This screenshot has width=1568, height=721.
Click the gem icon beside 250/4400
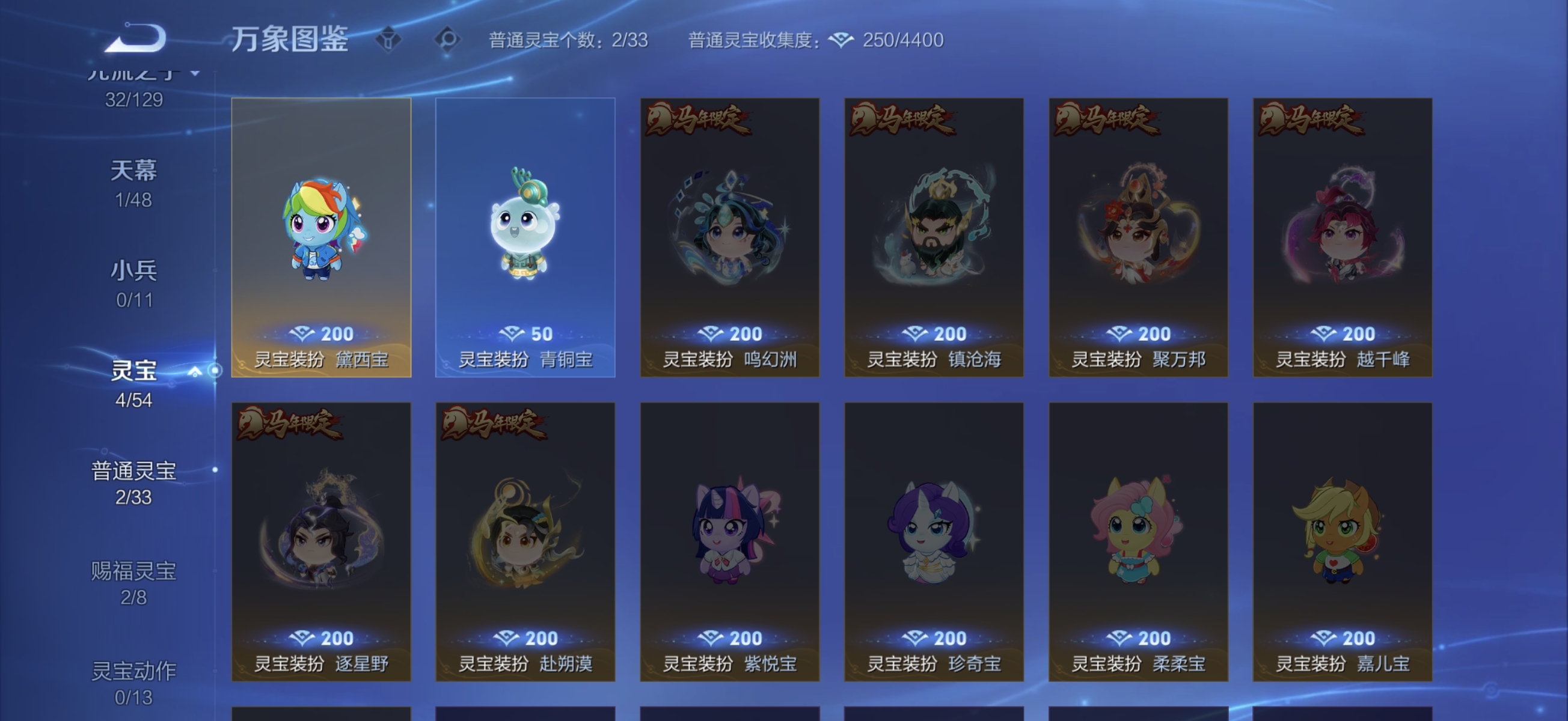[x=841, y=40]
